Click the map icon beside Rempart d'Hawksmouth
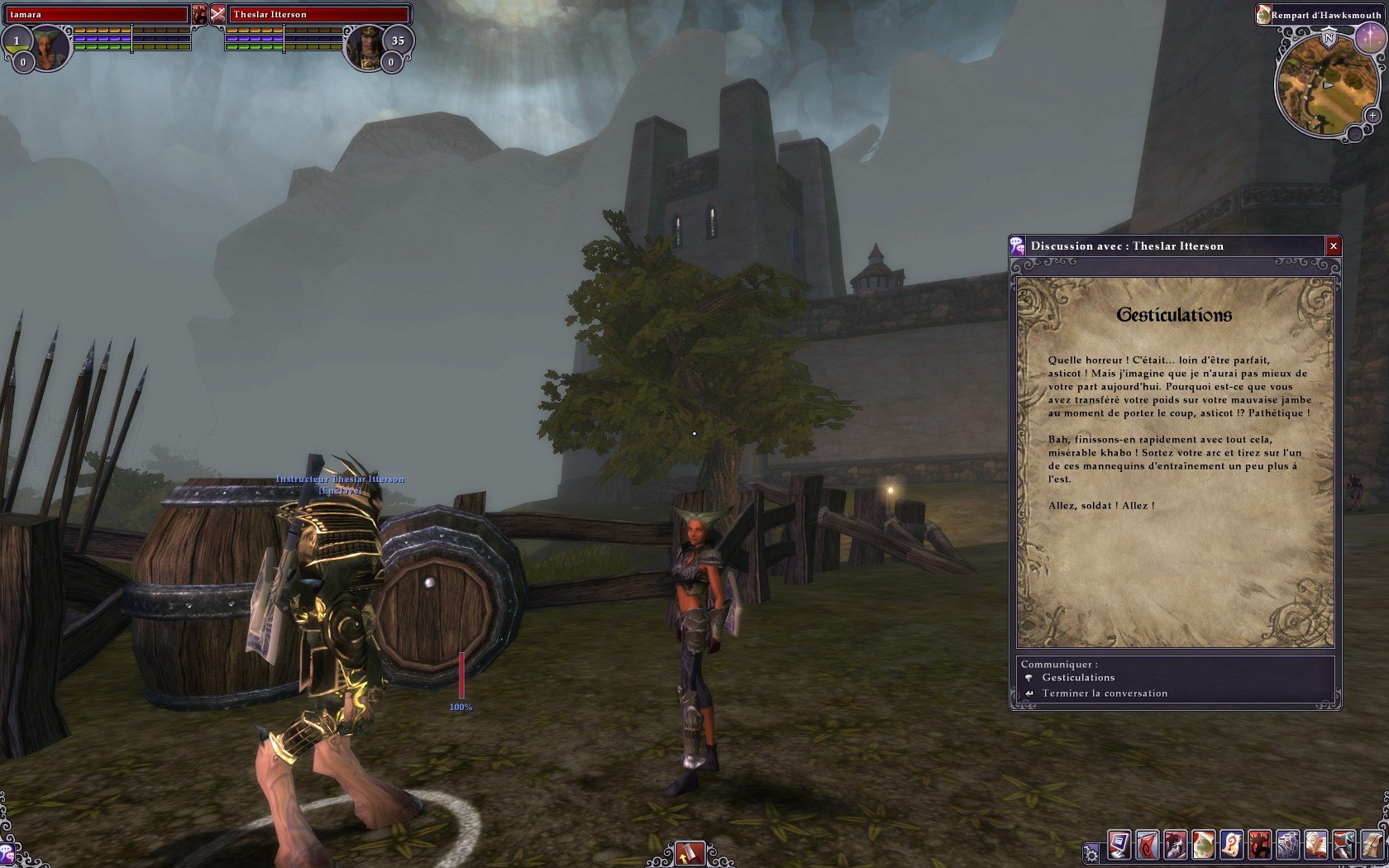This screenshot has height=868, width=1389. click(x=1263, y=13)
